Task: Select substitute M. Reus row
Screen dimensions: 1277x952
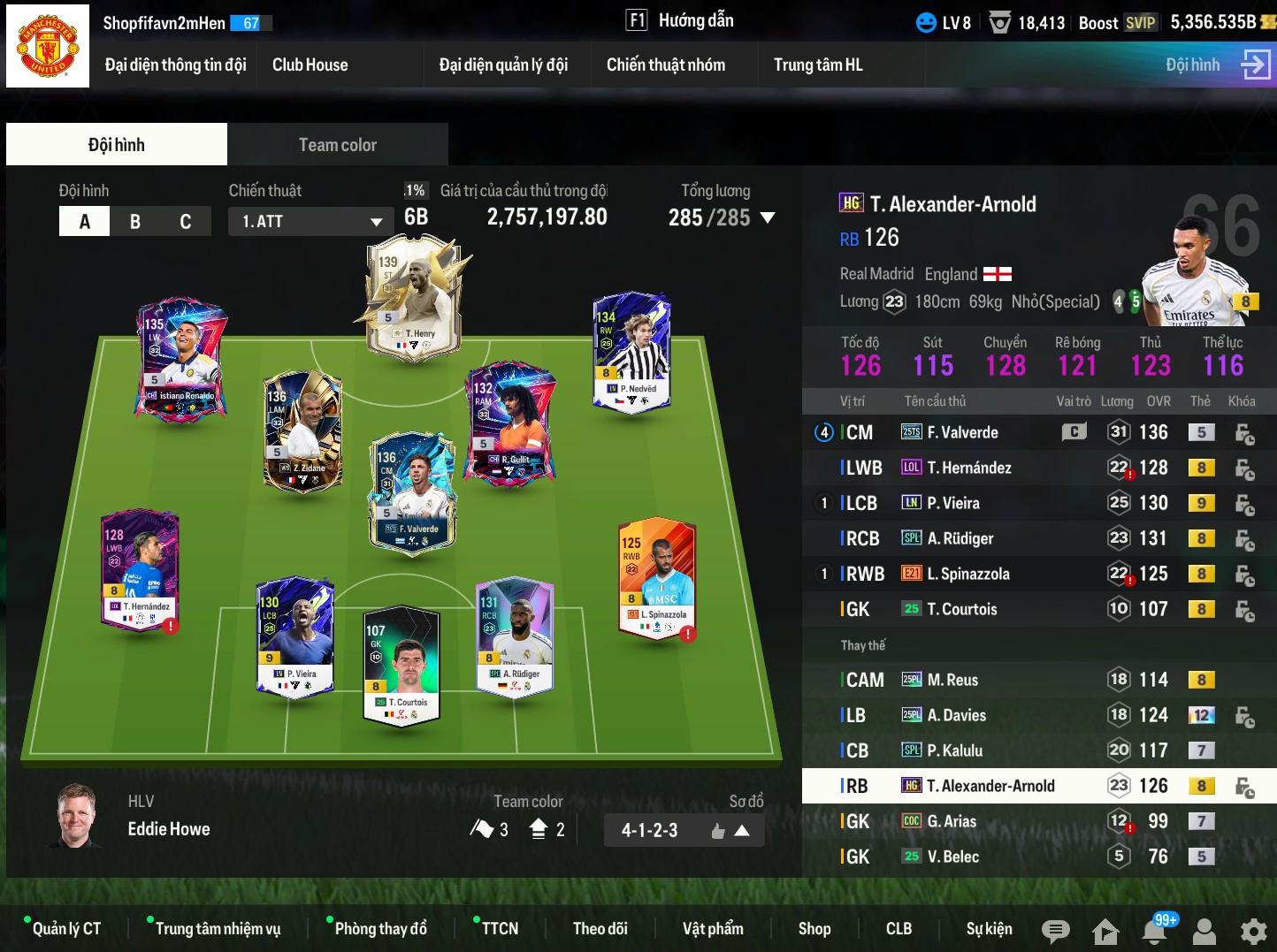Action: [952, 680]
